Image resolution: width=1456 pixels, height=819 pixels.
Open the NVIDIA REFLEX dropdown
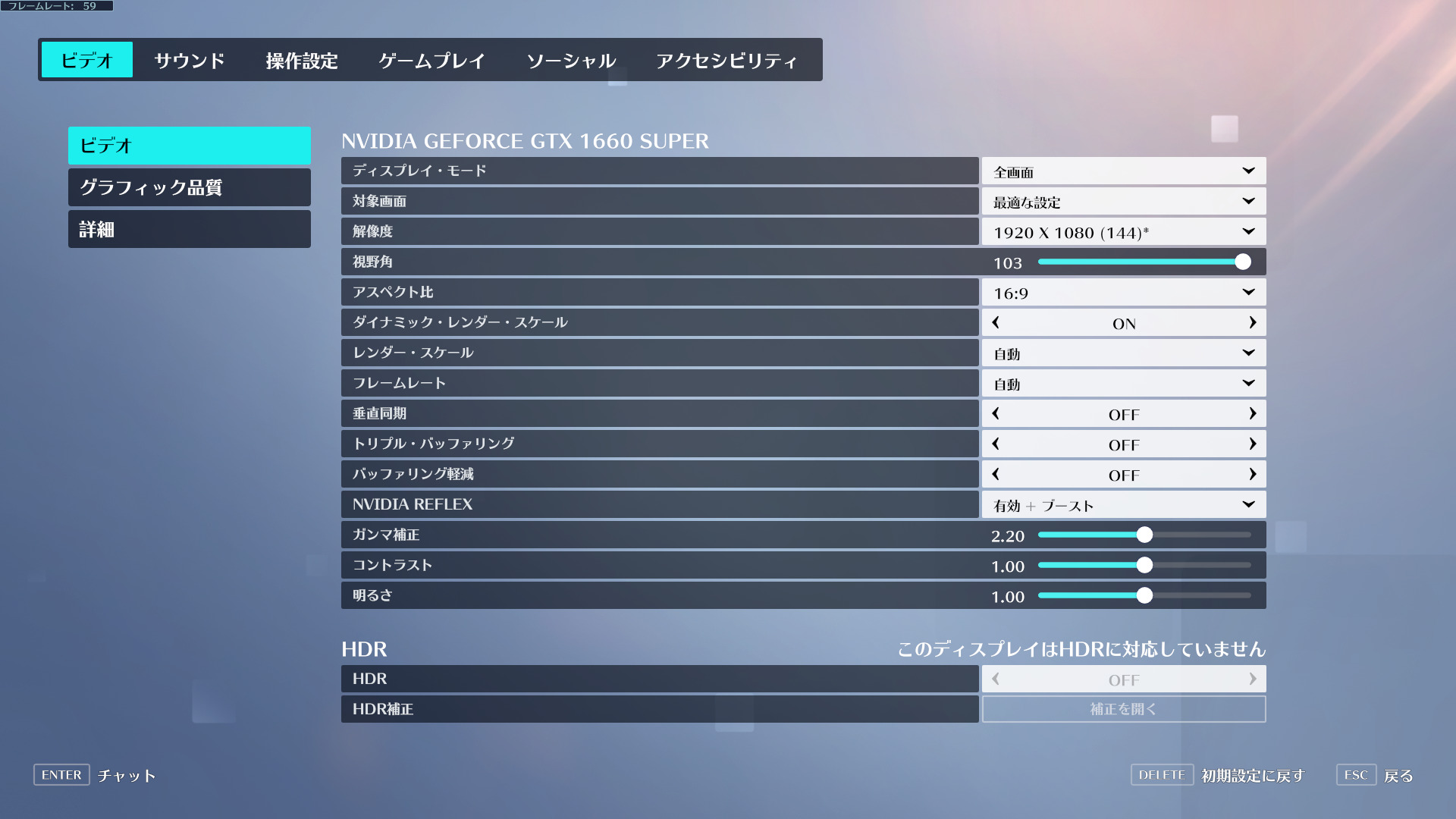click(x=1247, y=504)
